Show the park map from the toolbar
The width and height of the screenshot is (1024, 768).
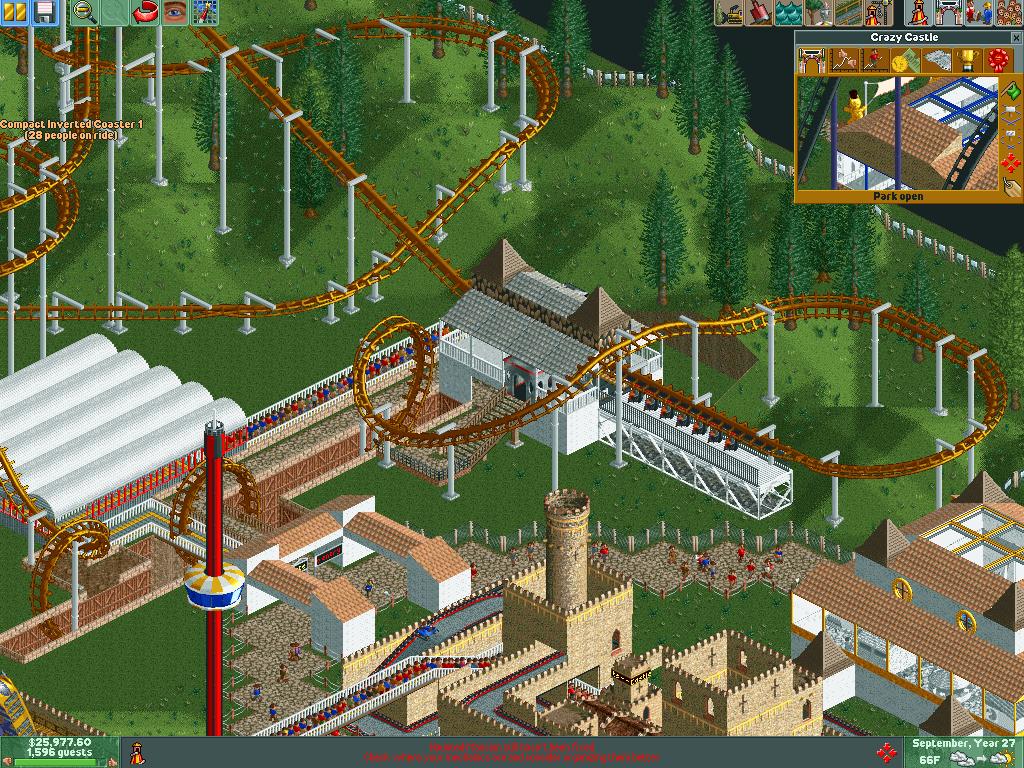205,12
